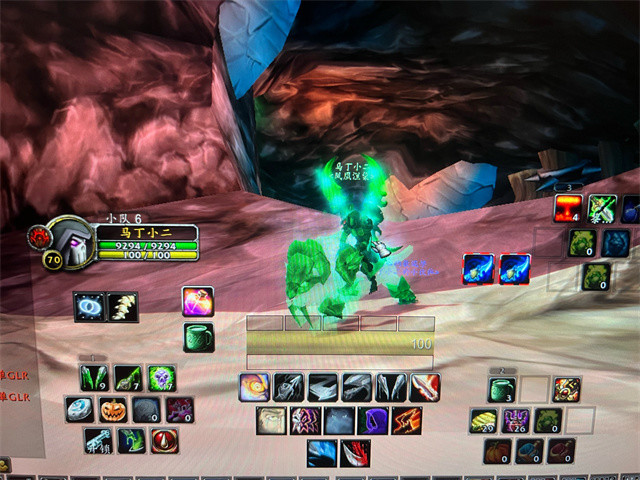This screenshot has width=640, height=480.
Task: Use the flaming blade ability
Action: pyautogui.click(x=424, y=387)
